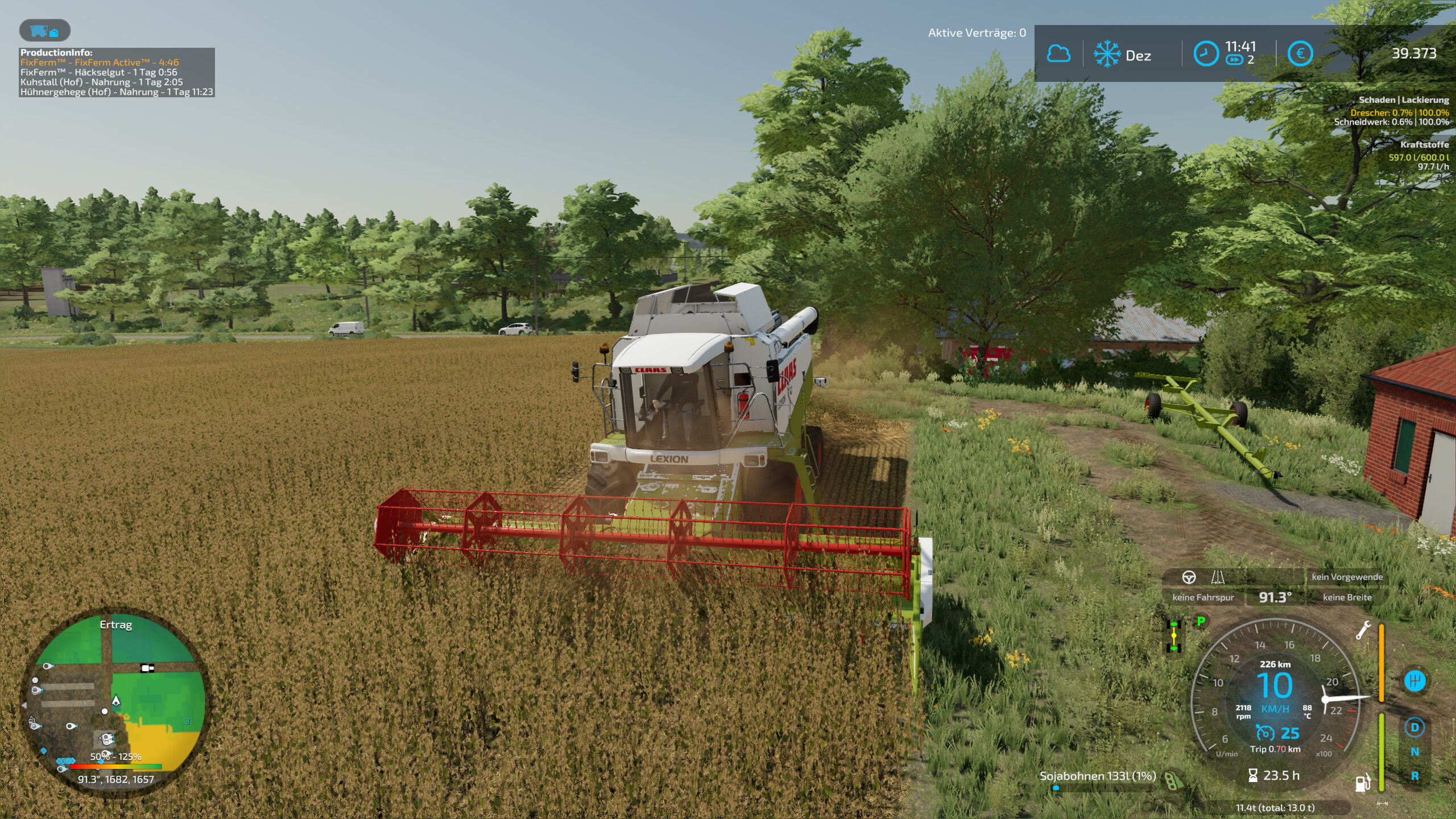Click the fuel pump icon
This screenshot has width=1456, height=819.
coord(1362,783)
